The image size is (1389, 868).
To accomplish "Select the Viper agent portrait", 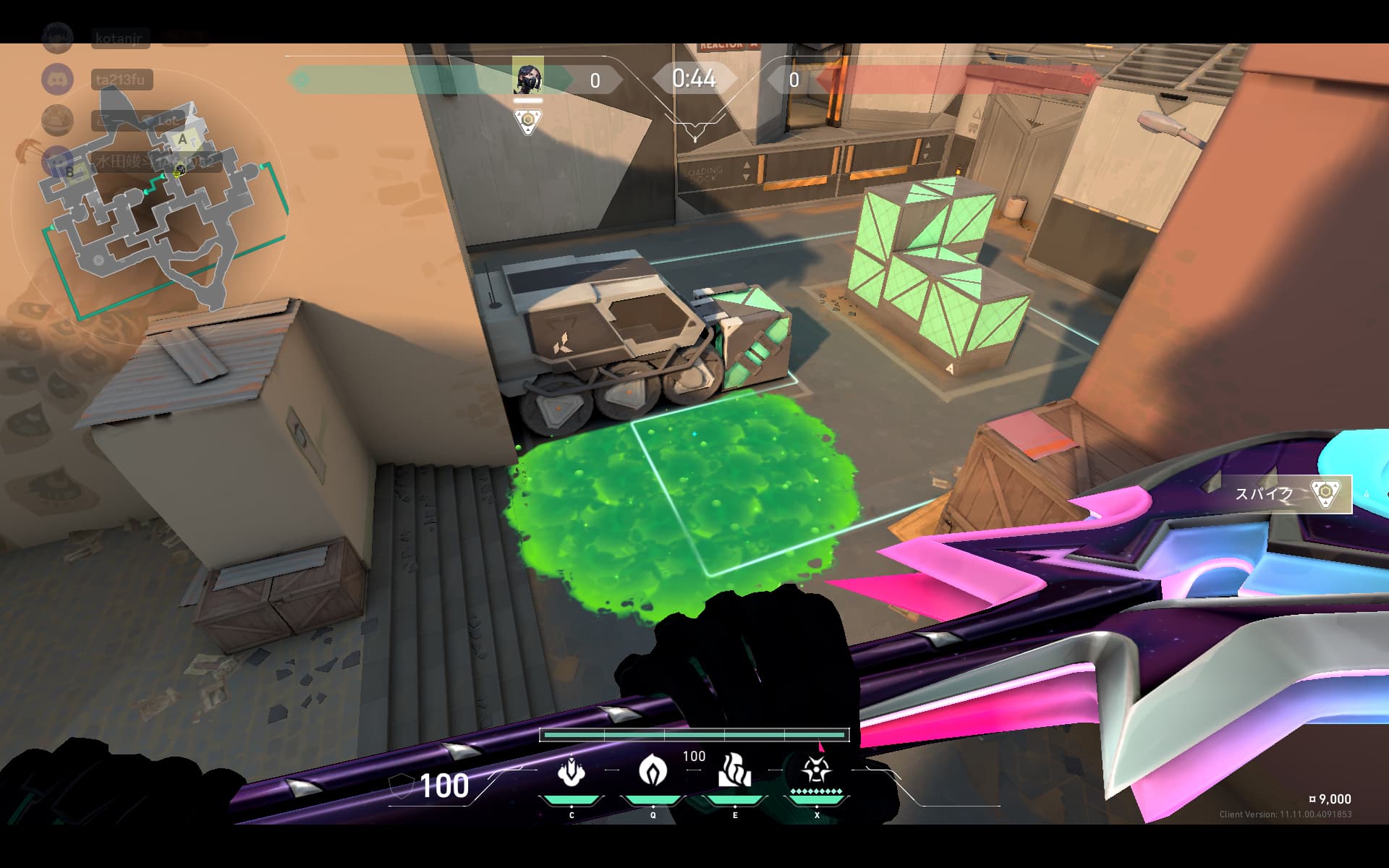I will point(527,77).
